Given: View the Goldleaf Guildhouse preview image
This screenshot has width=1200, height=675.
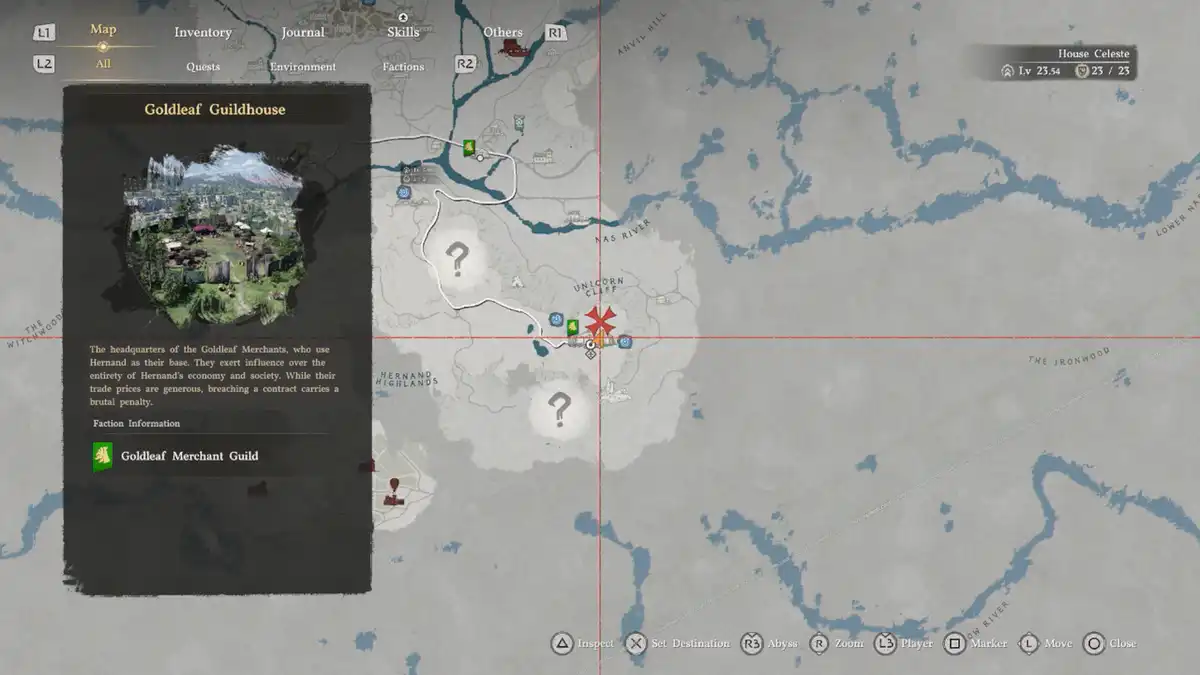Looking at the screenshot, I should tap(214, 240).
